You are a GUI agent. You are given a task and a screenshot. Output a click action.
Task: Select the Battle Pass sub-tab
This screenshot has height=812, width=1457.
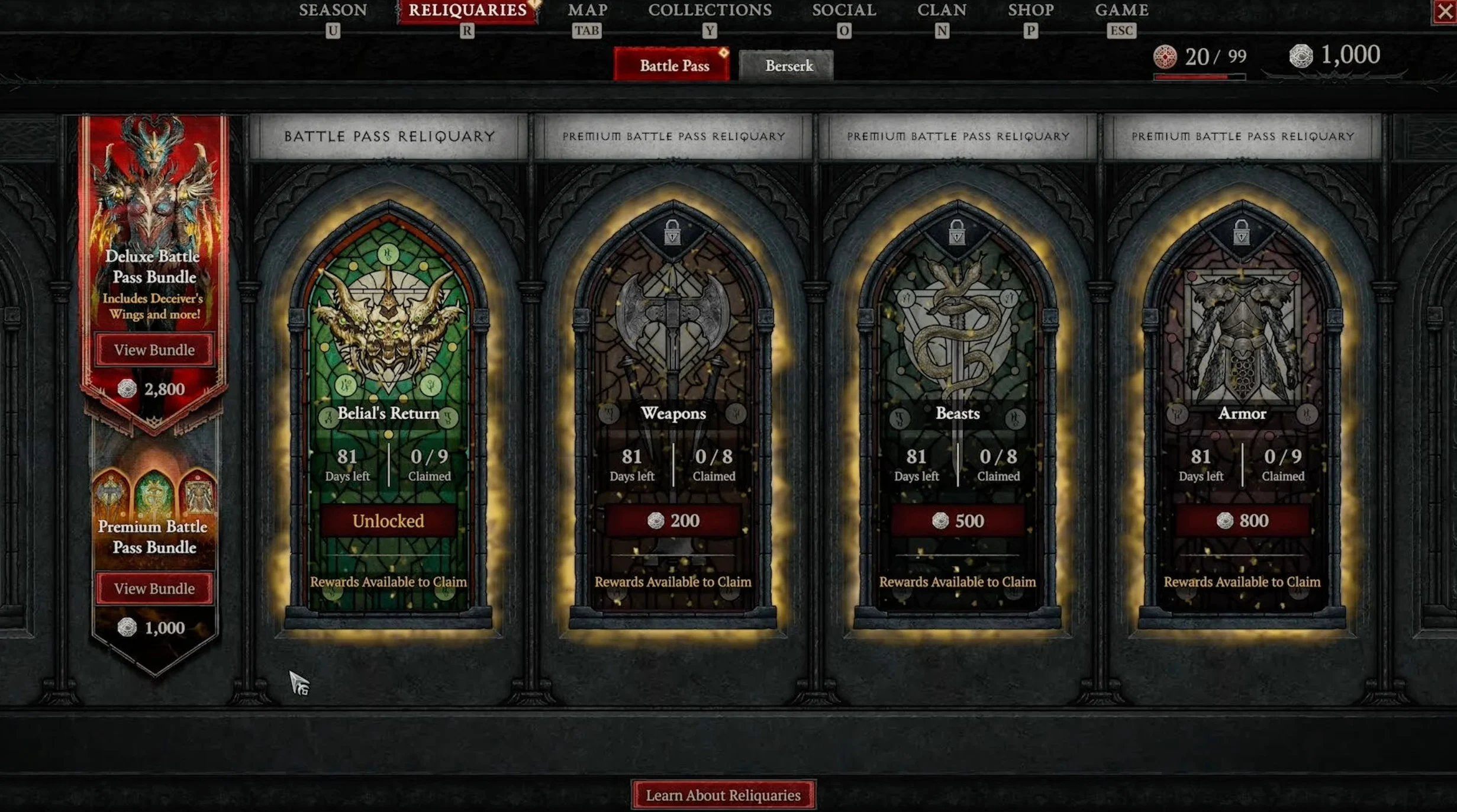pos(674,65)
